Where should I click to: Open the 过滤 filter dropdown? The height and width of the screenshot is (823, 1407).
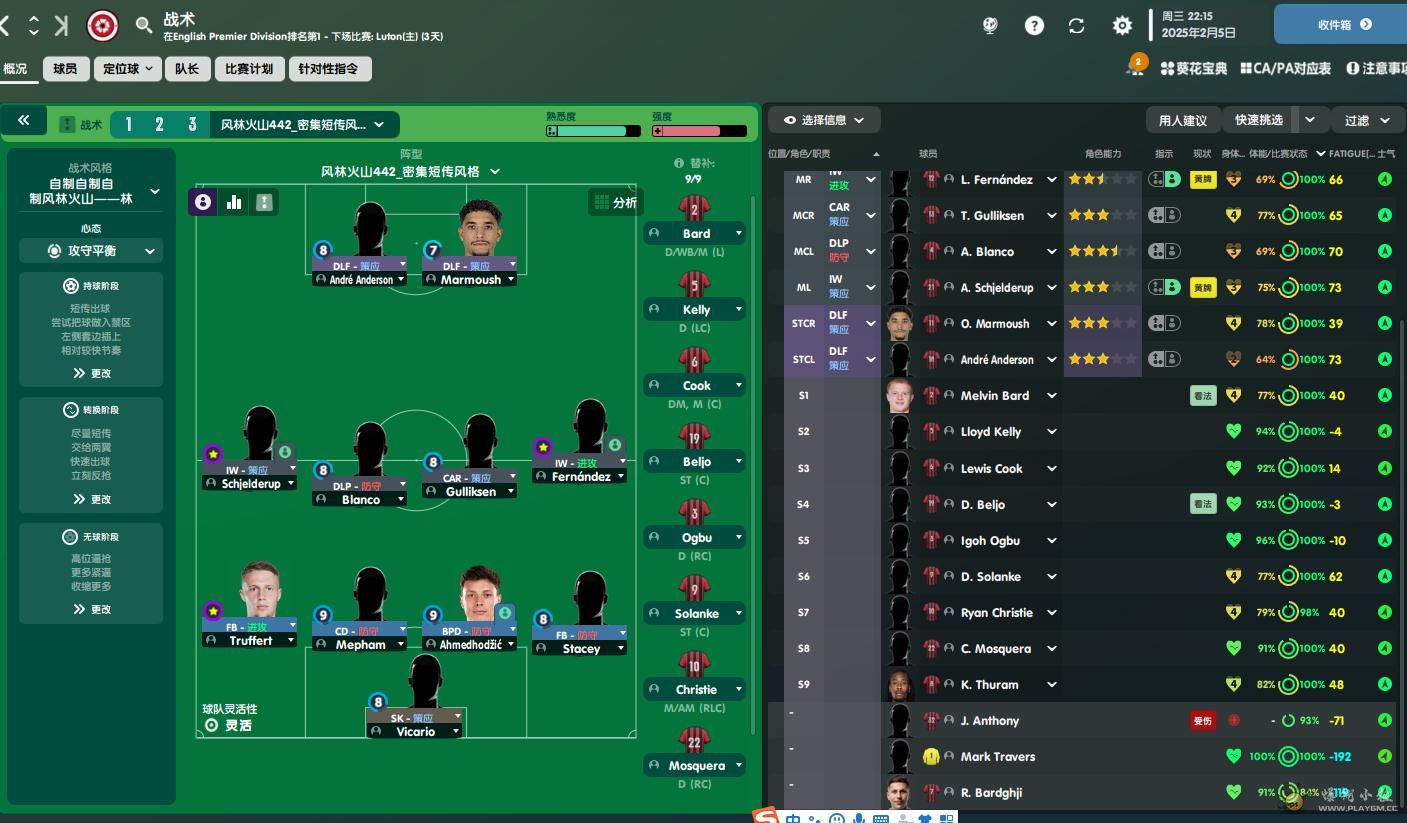click(x=1367, y=120)
